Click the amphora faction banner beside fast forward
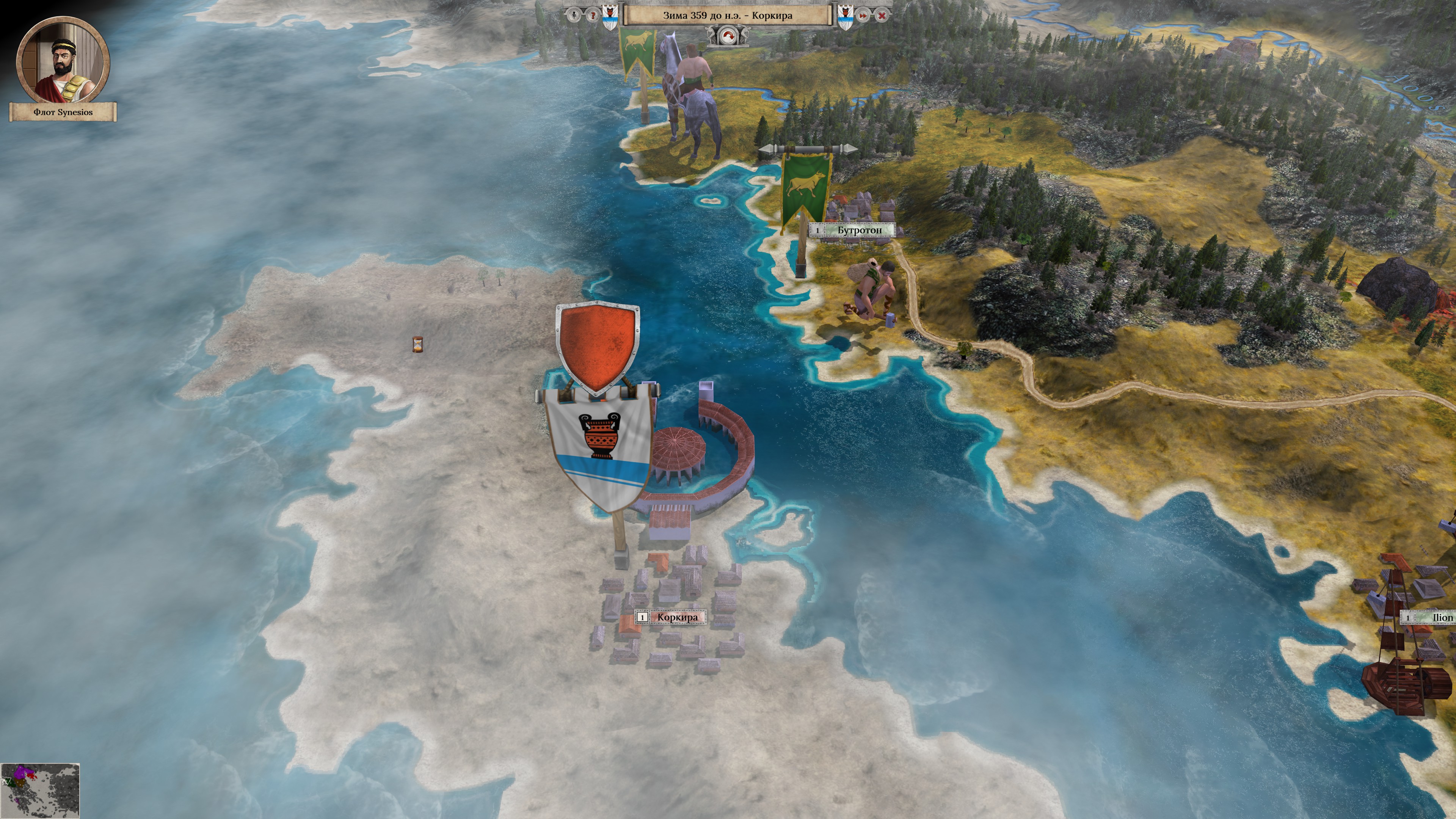1456x819 pixels. click(x=845, y=16)
